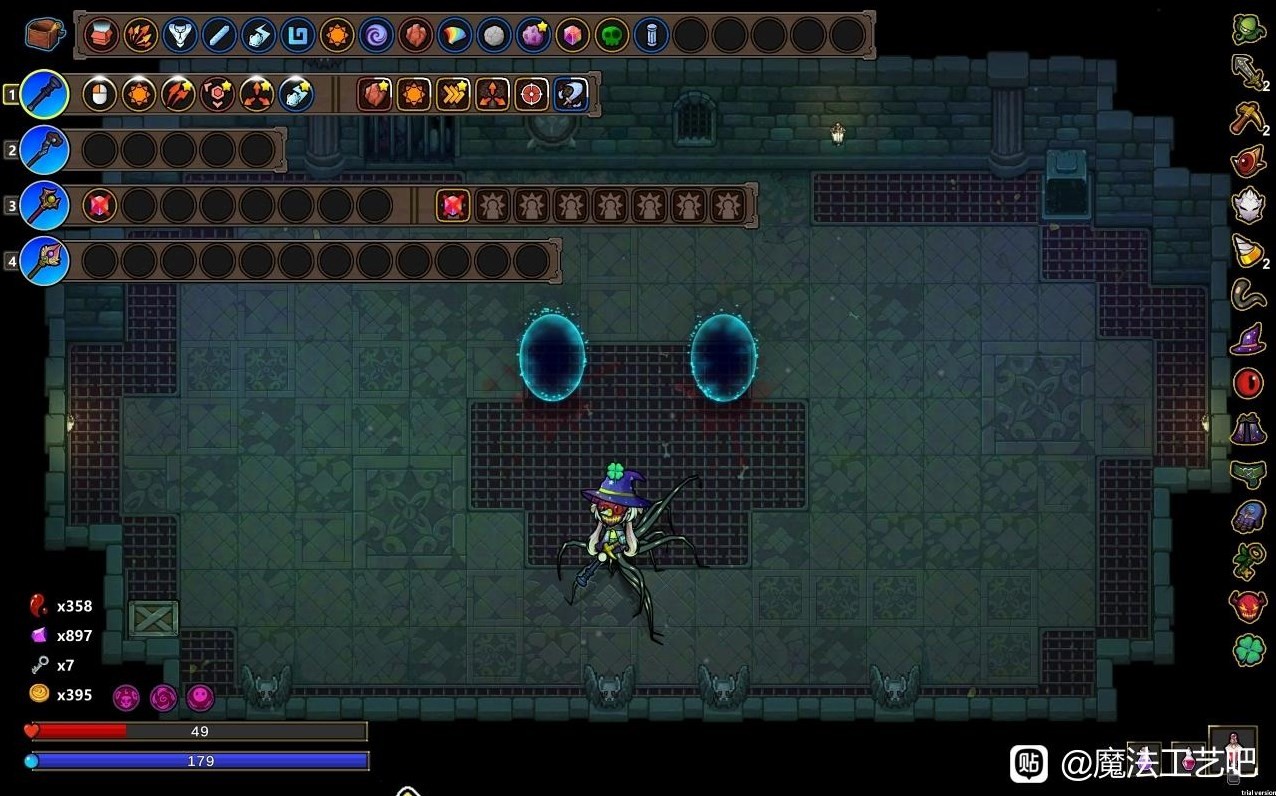The height and width of the screenshot is (796, 1276).
Task: Select the target crosshair spell on wand 1
Action: point(531,95)
